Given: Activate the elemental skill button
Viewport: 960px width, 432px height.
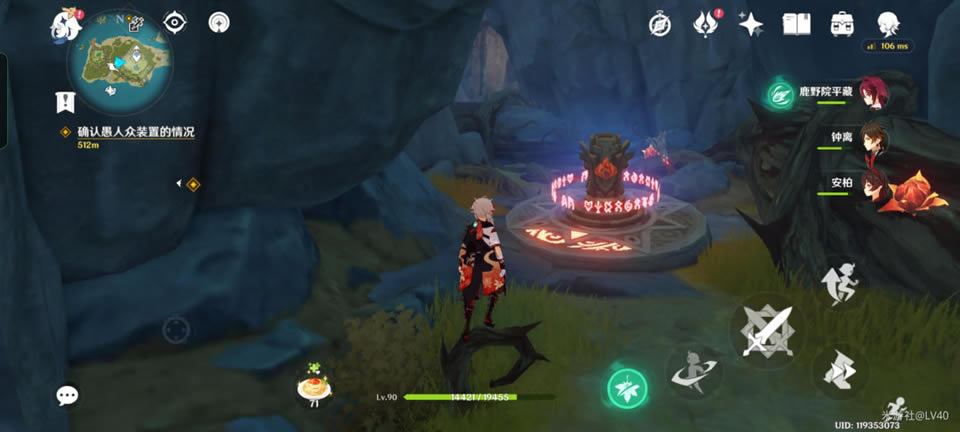Looking at the screenshot, I should click(693, 372).
